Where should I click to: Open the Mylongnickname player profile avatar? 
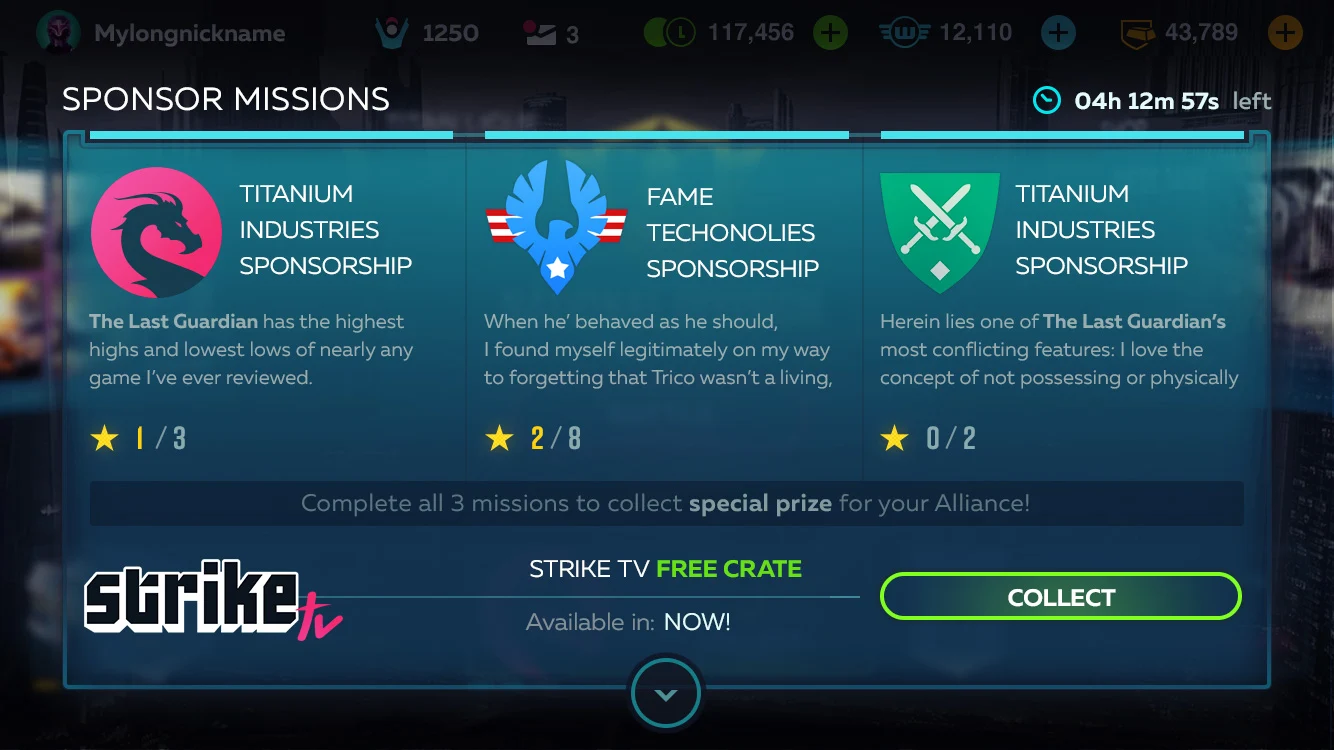(x=58, y=33)
